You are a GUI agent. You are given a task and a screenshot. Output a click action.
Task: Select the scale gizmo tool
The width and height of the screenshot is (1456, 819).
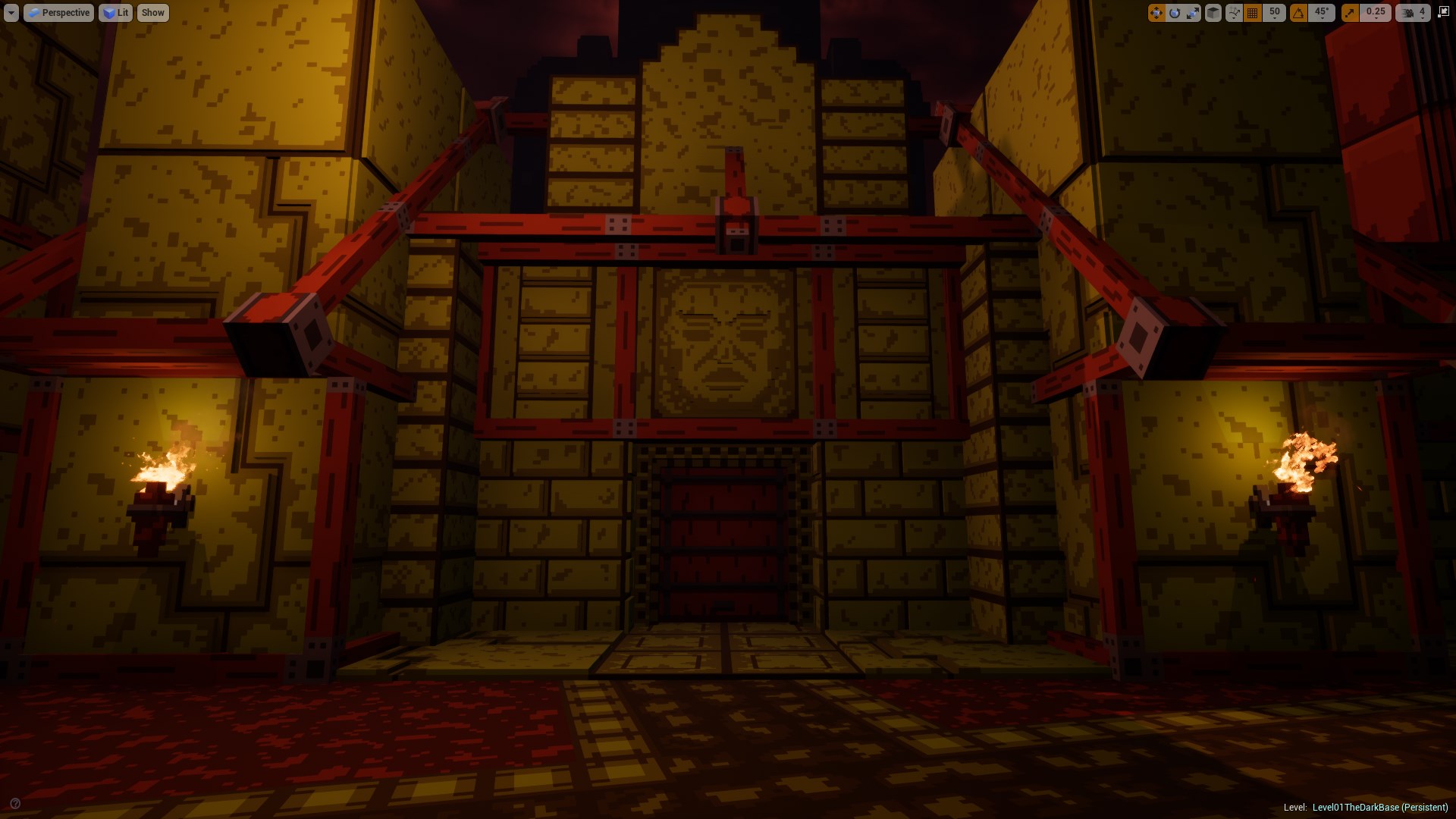tap(1193, 13)
